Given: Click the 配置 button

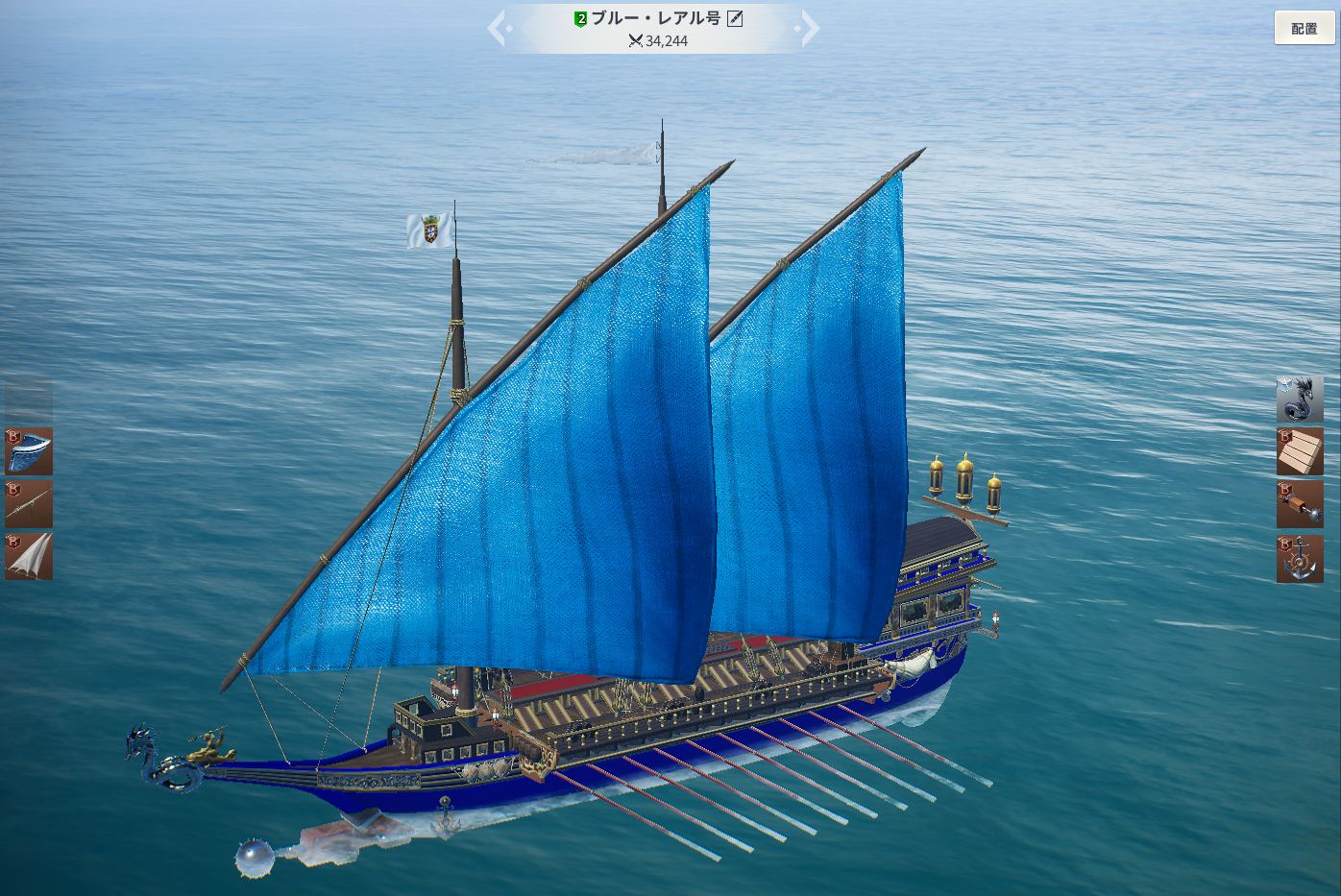Looking at the screenshot, I should point(1304,28).
